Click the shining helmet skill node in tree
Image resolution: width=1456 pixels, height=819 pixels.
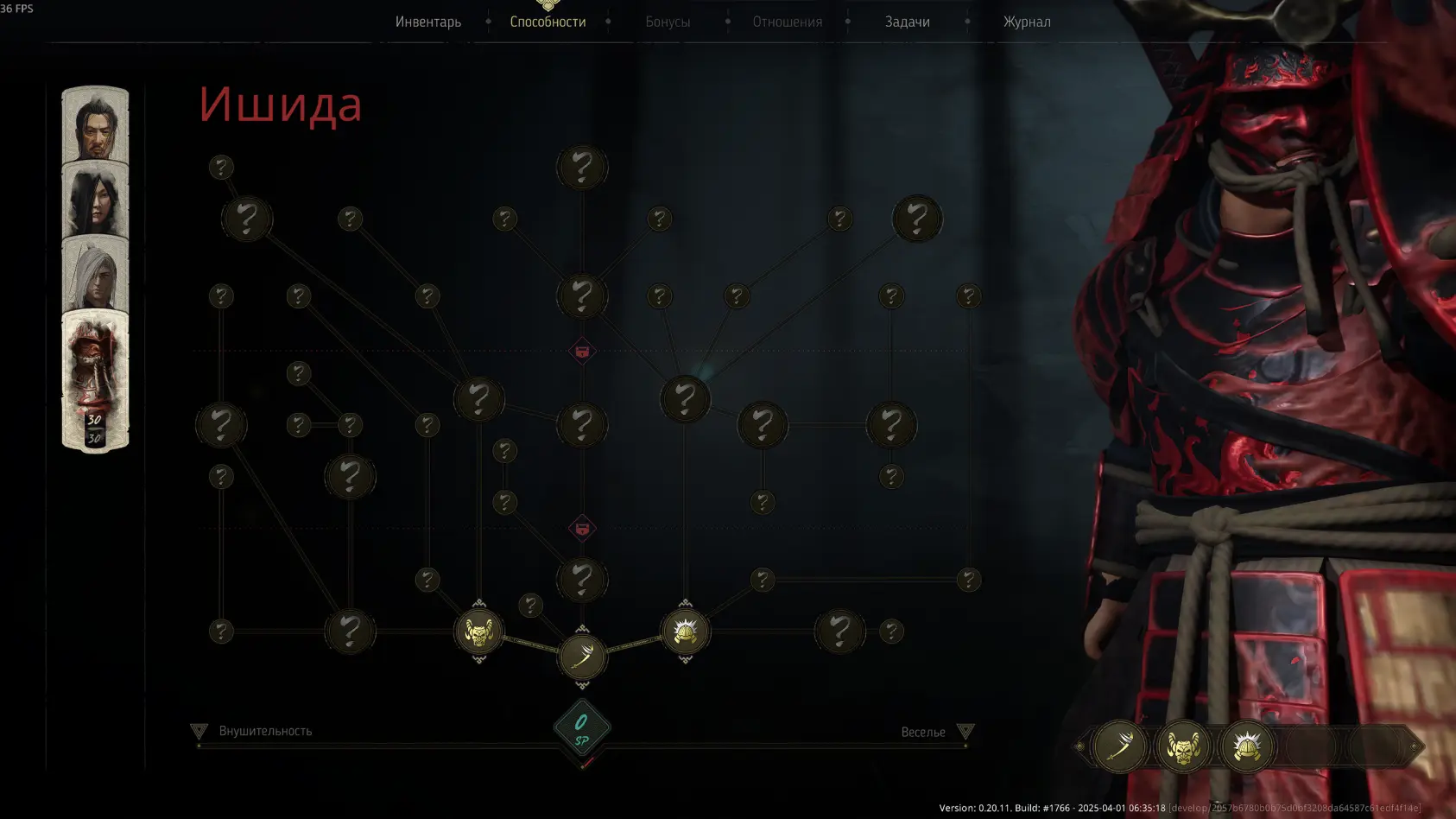click(x=685, y=632)
